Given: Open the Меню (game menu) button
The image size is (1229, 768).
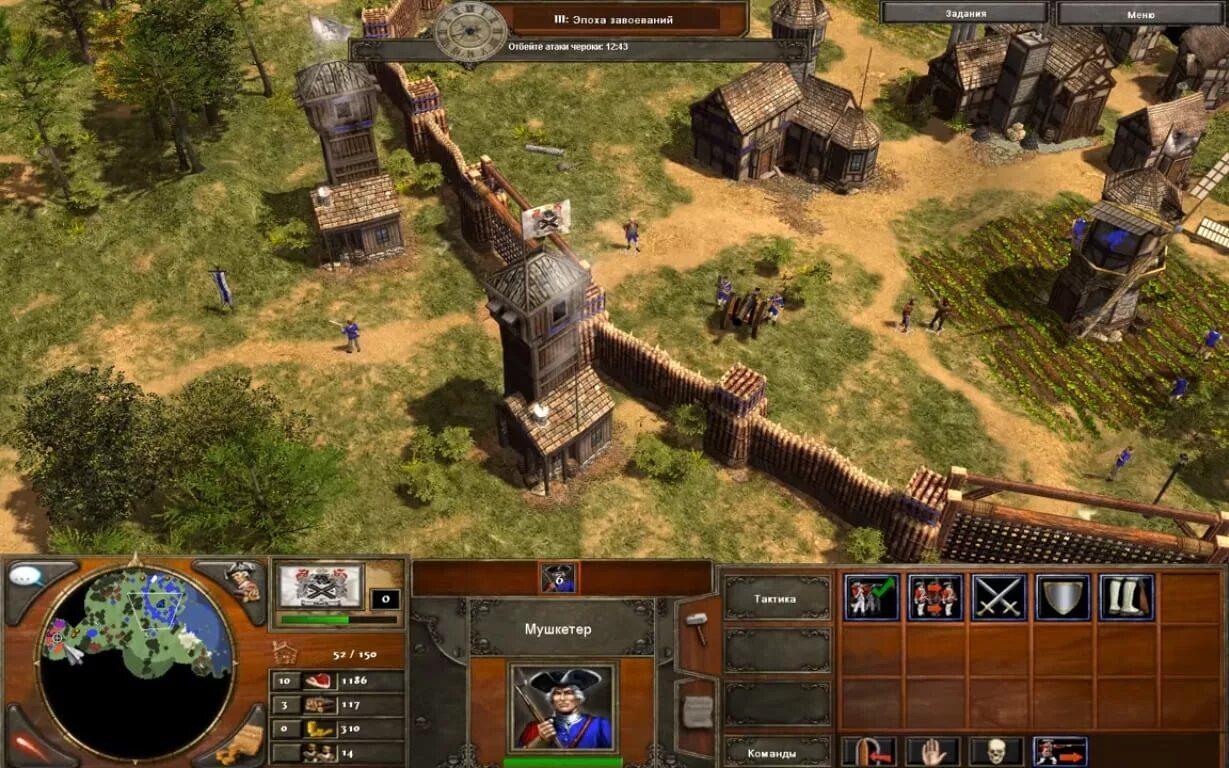Looking at the screenshot, I should pos(1140,14).
